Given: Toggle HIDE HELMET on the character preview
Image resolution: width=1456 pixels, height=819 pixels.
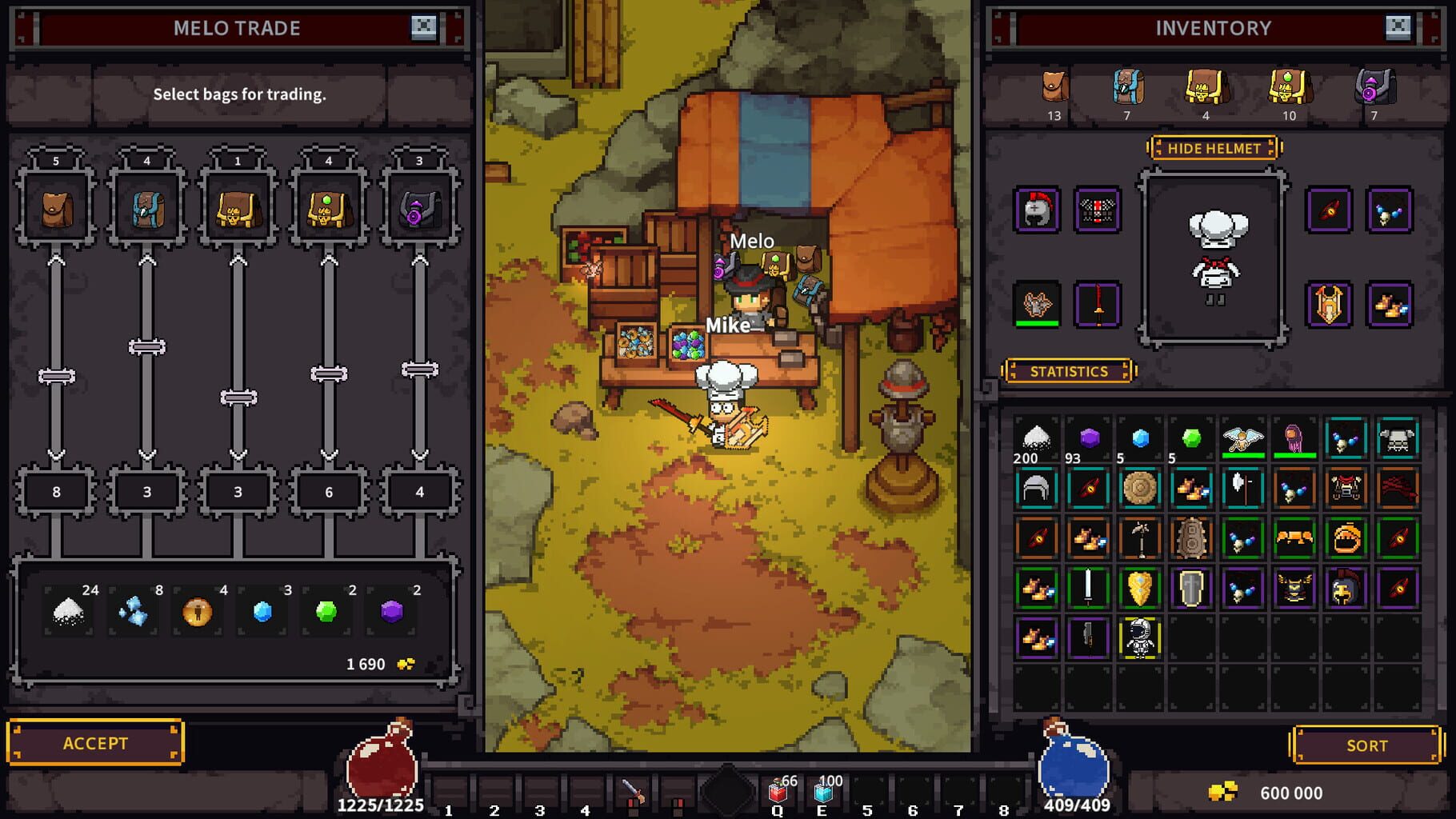Looking at the screenshot, I should click(1214, 148).
